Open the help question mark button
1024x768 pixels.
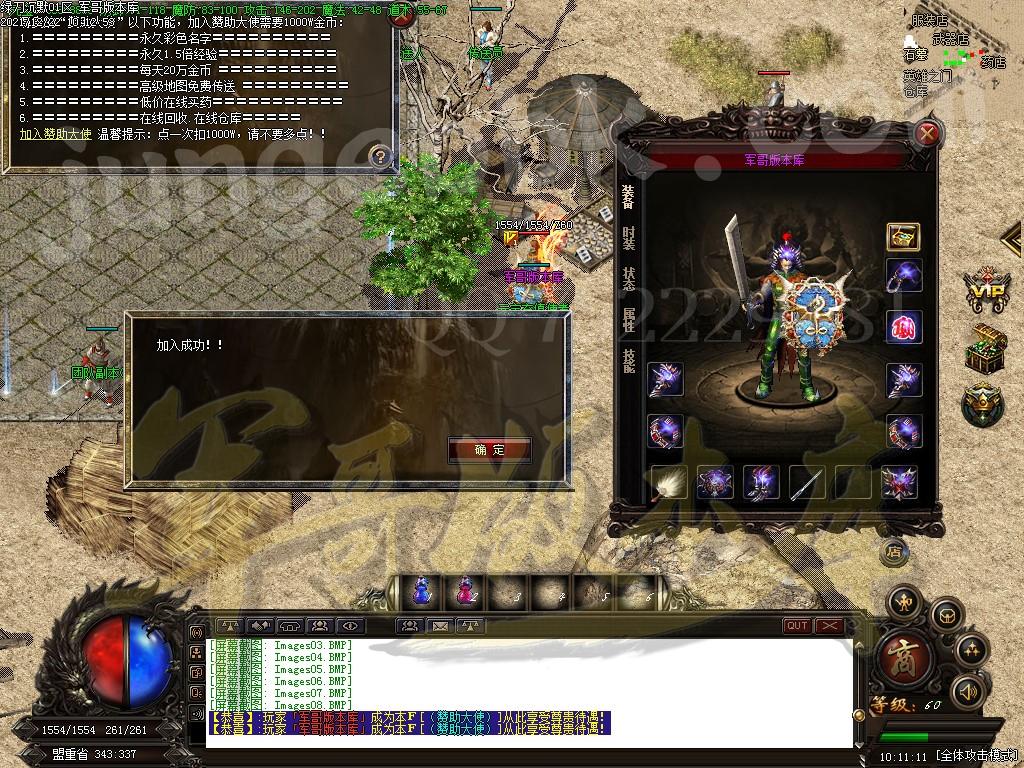(379, 156)
